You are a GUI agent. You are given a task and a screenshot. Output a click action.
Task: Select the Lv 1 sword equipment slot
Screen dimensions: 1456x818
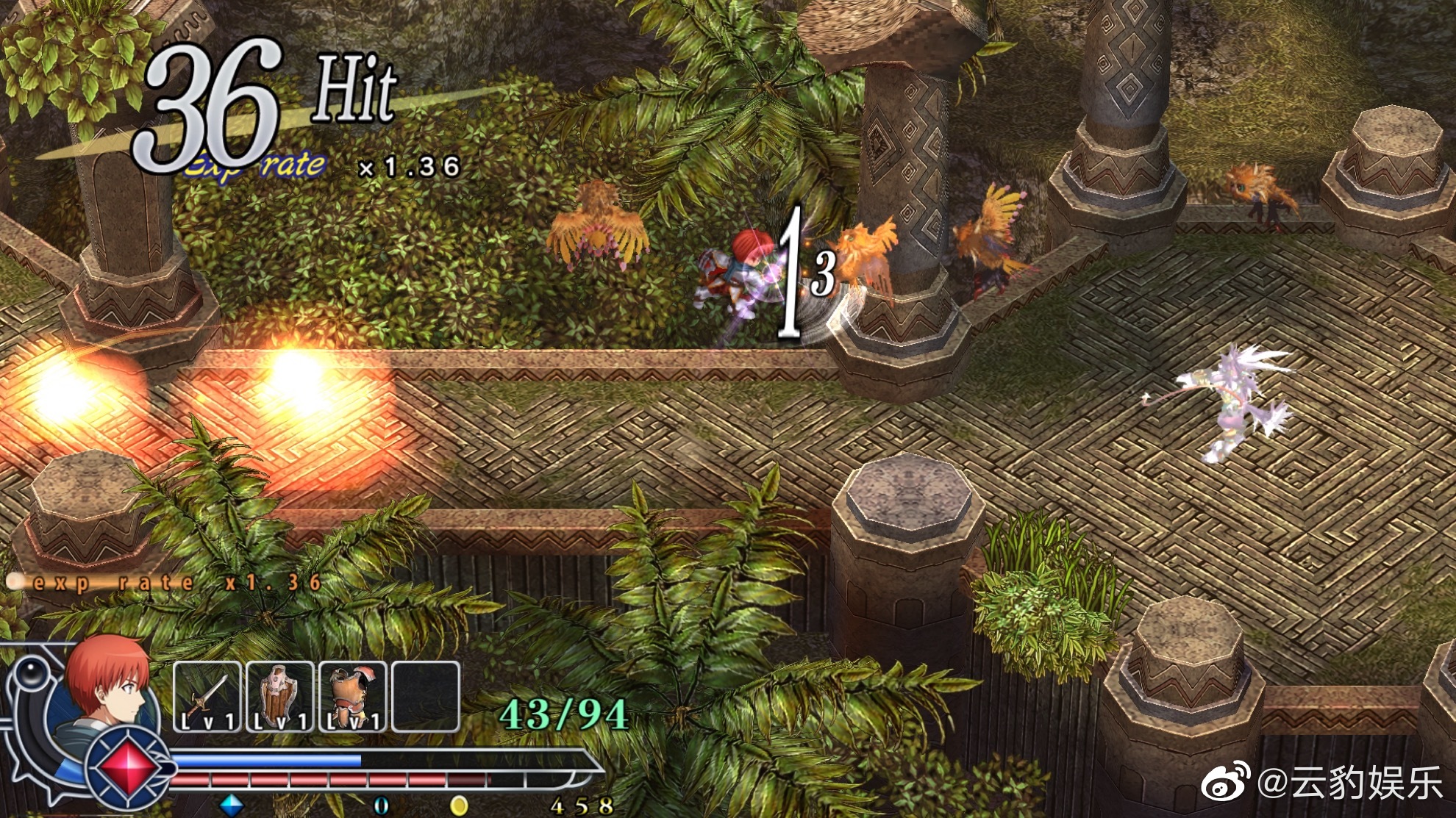(x=207, y=697)
